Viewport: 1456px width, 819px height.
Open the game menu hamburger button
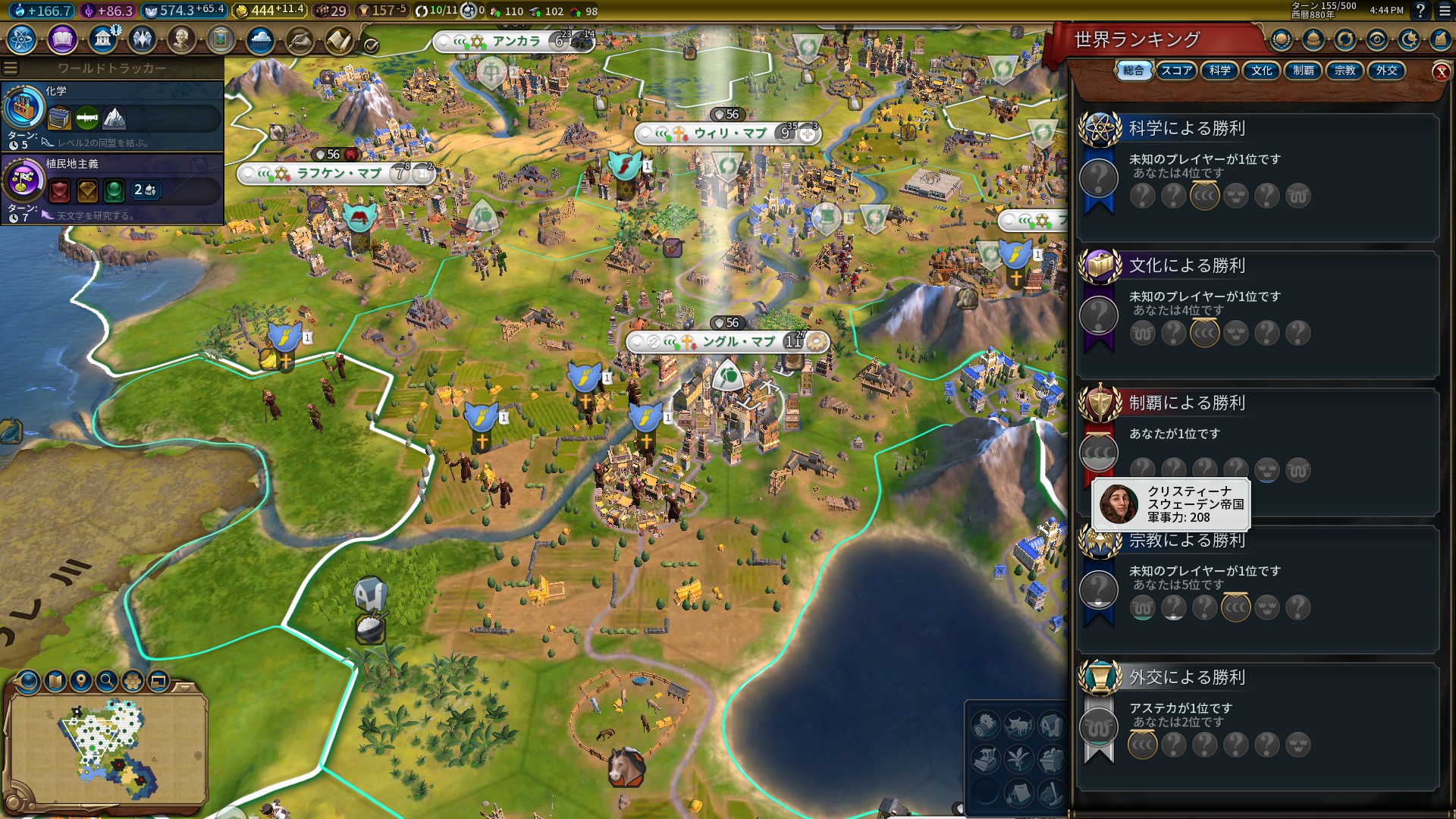click(1445, 11)
